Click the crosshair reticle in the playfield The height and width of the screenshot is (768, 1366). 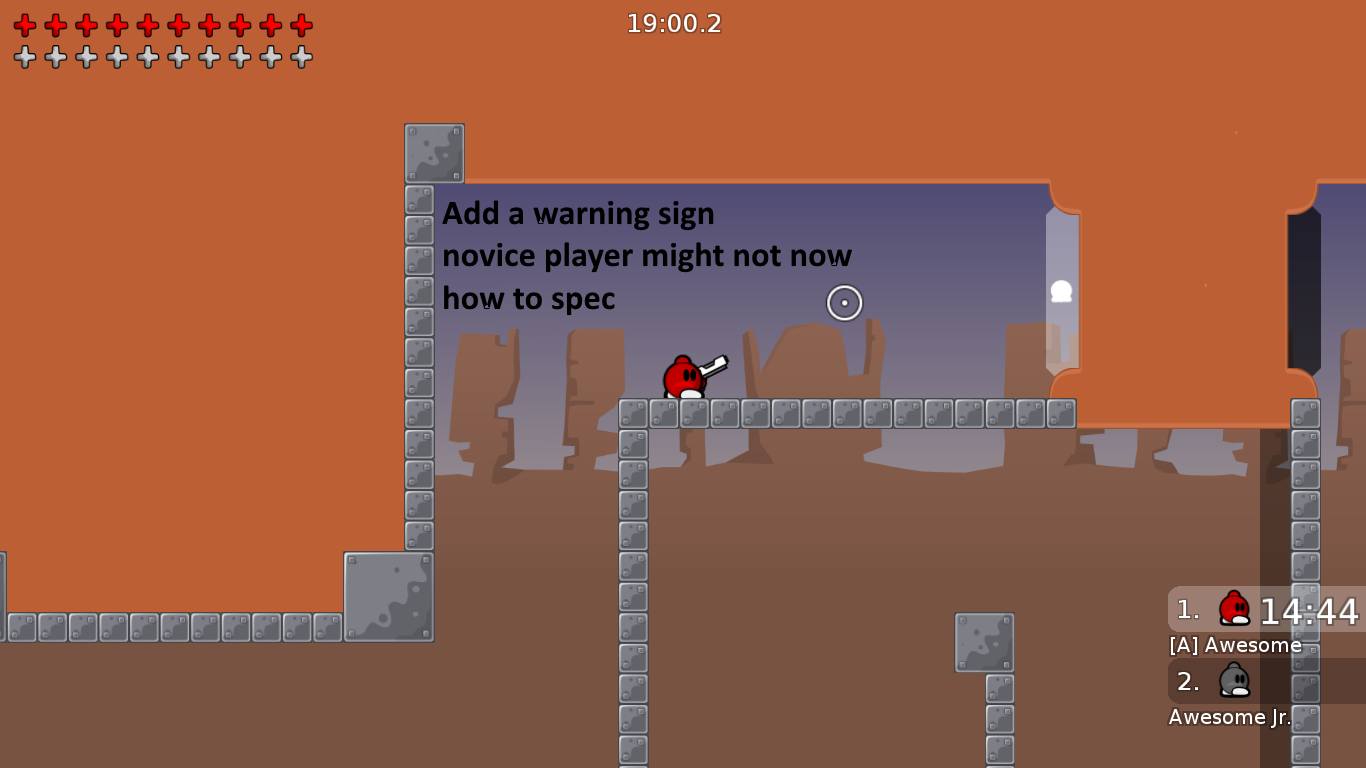tap(844, 302)
